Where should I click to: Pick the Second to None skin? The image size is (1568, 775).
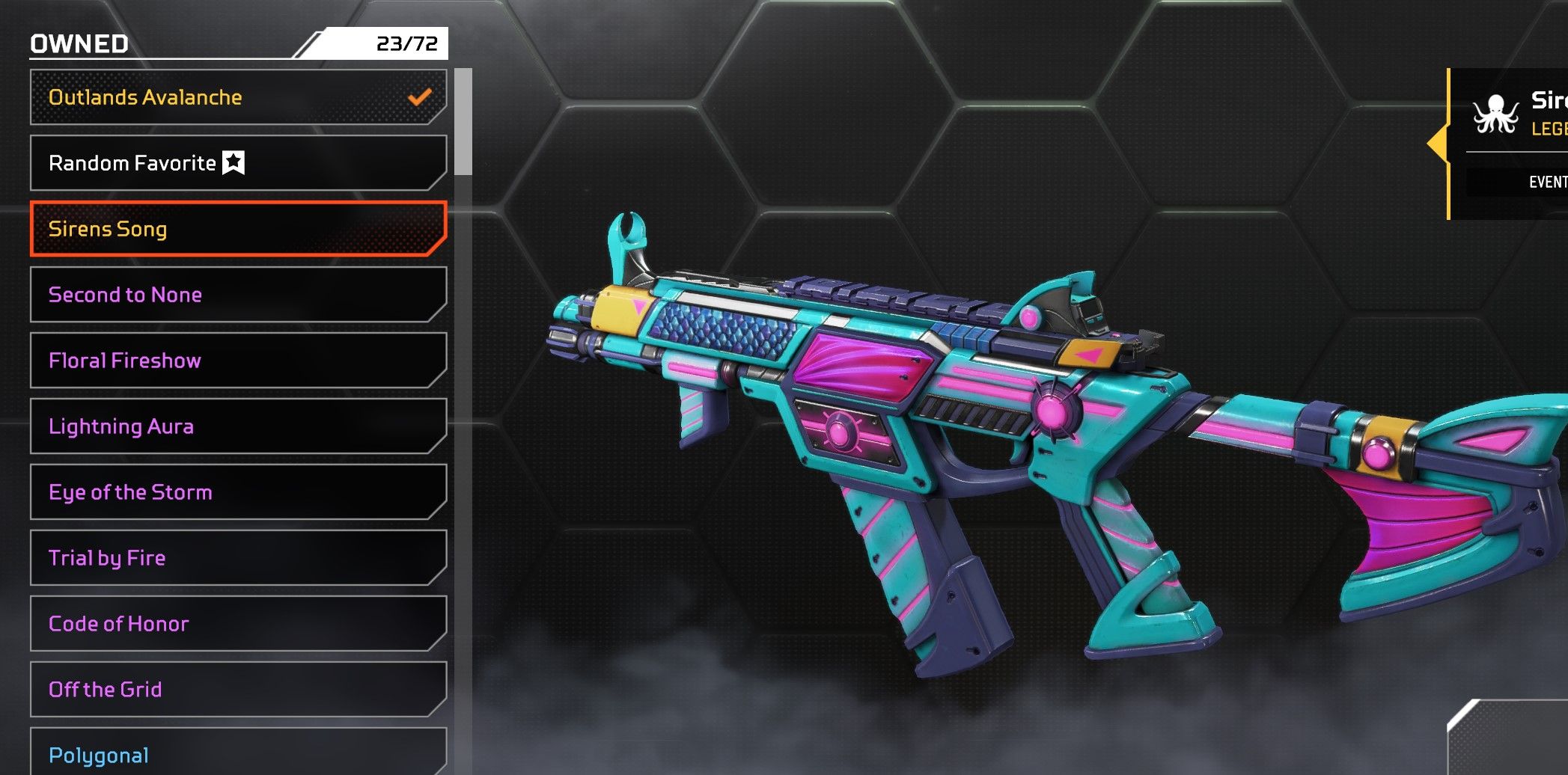pyautogui.click(x=238, y=295)
